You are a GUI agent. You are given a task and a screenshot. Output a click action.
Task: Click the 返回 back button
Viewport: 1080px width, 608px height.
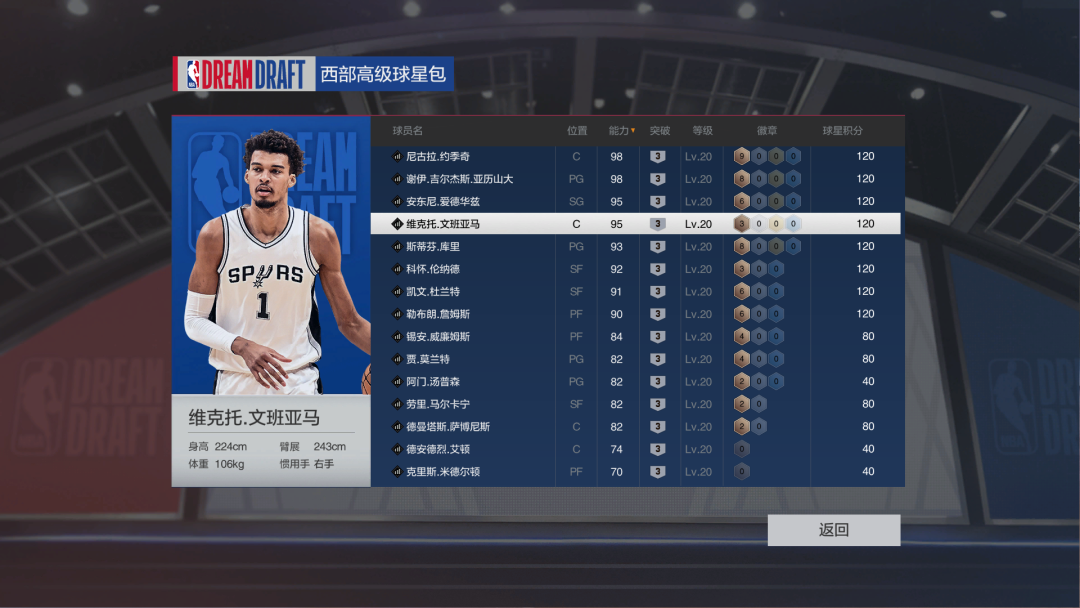pyautogui.click(x=834, y=530)
